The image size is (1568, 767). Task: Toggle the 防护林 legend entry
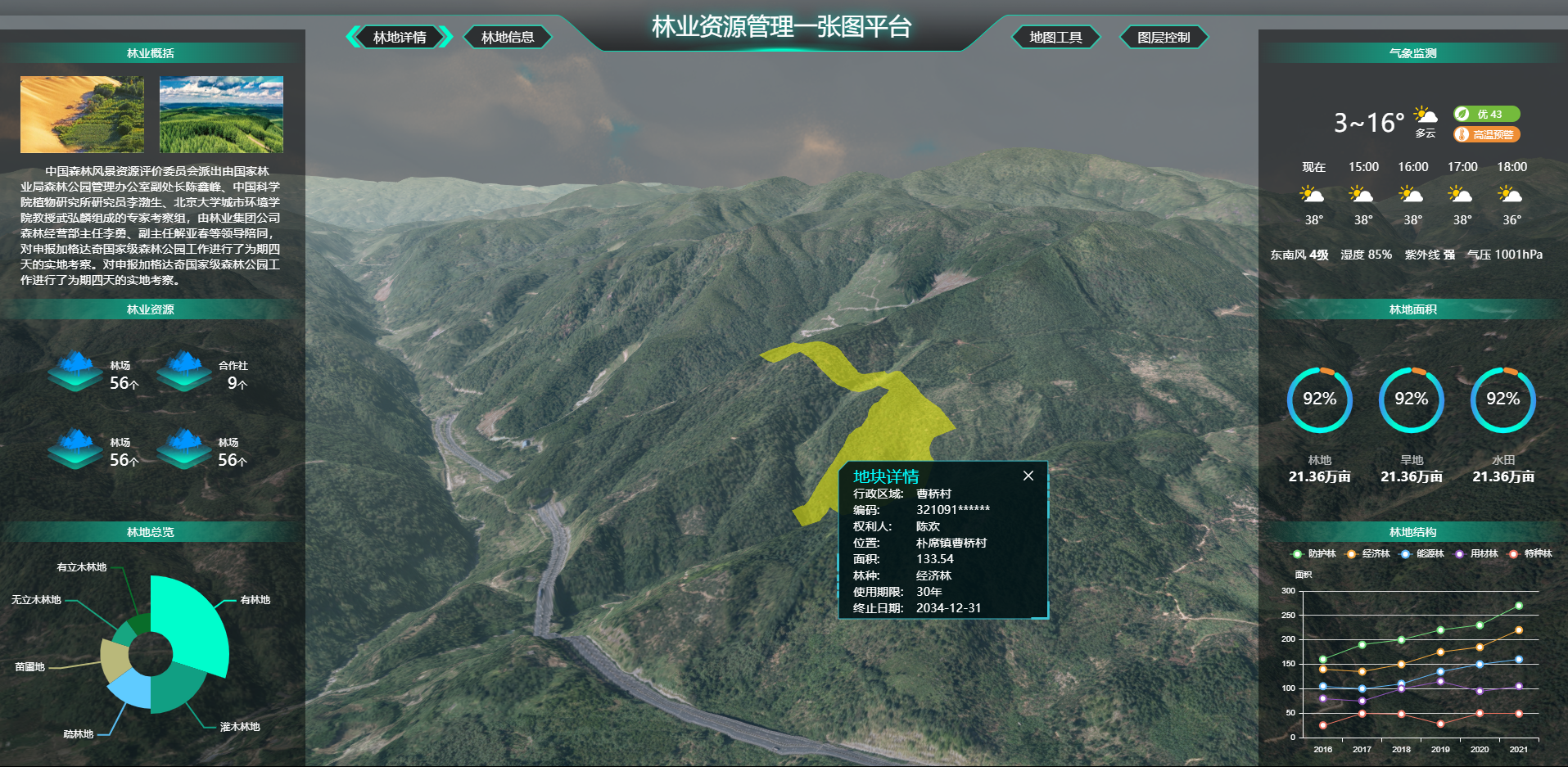click(1314, 554)
